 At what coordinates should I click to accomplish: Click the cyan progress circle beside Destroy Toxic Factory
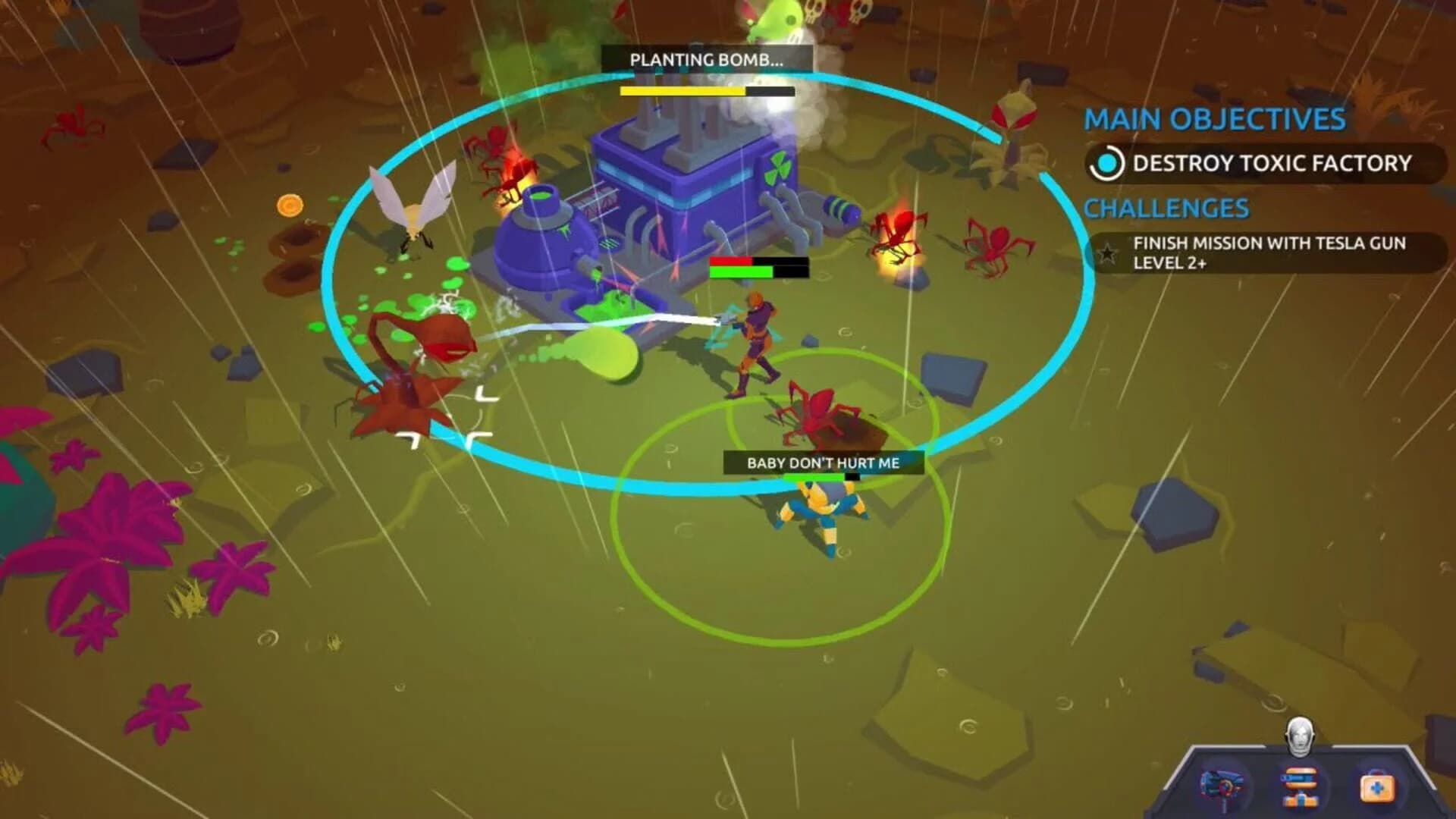(x=1106, y=164)
